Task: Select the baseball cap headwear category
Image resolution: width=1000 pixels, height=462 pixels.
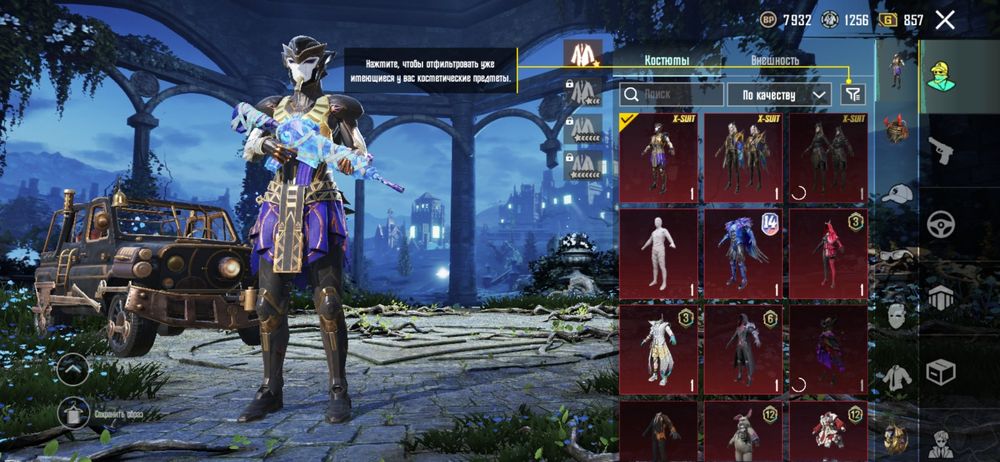Action: (897, 194)
